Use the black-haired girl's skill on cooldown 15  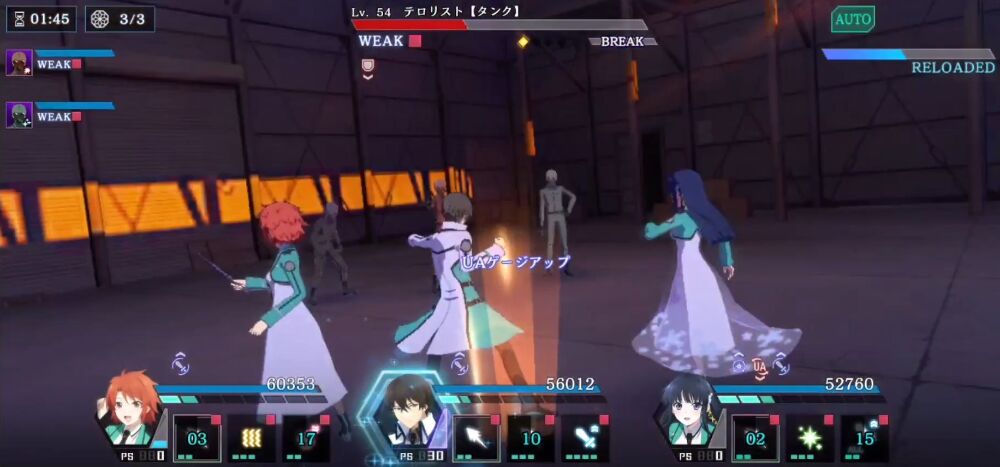point(864,439)
